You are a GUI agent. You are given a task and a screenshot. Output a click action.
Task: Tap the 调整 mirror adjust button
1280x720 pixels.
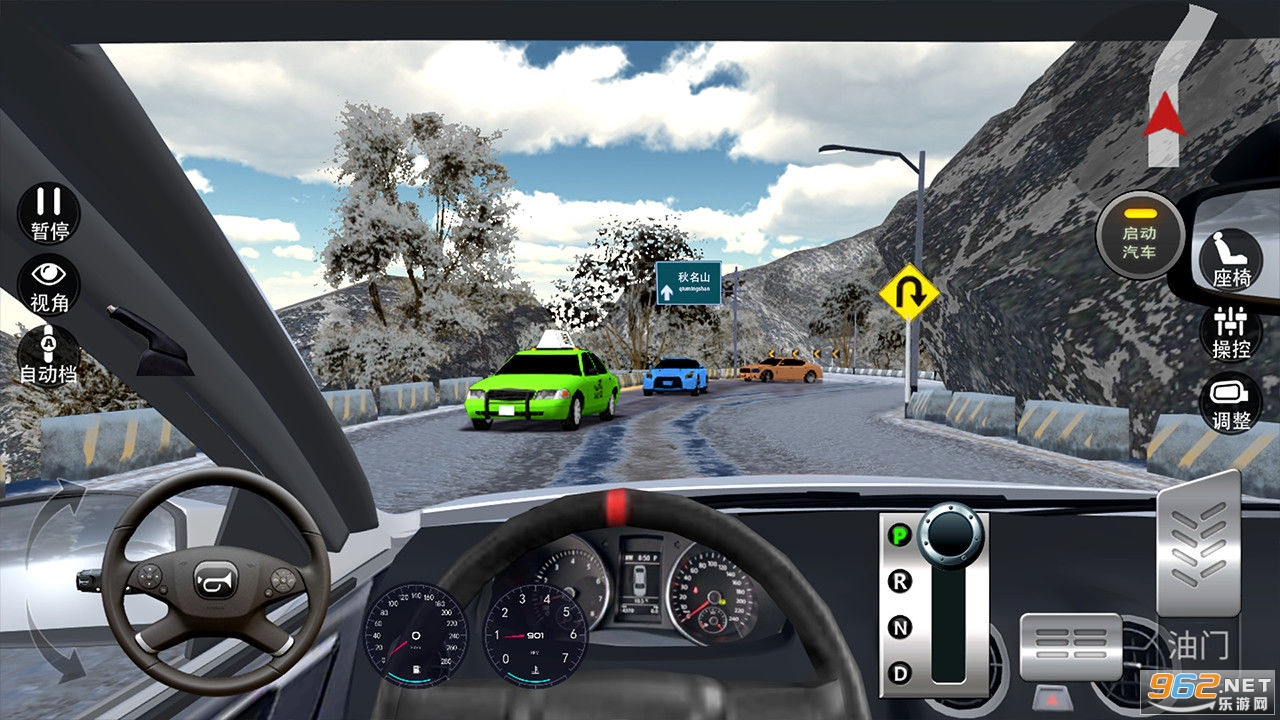click(1231, 403)
